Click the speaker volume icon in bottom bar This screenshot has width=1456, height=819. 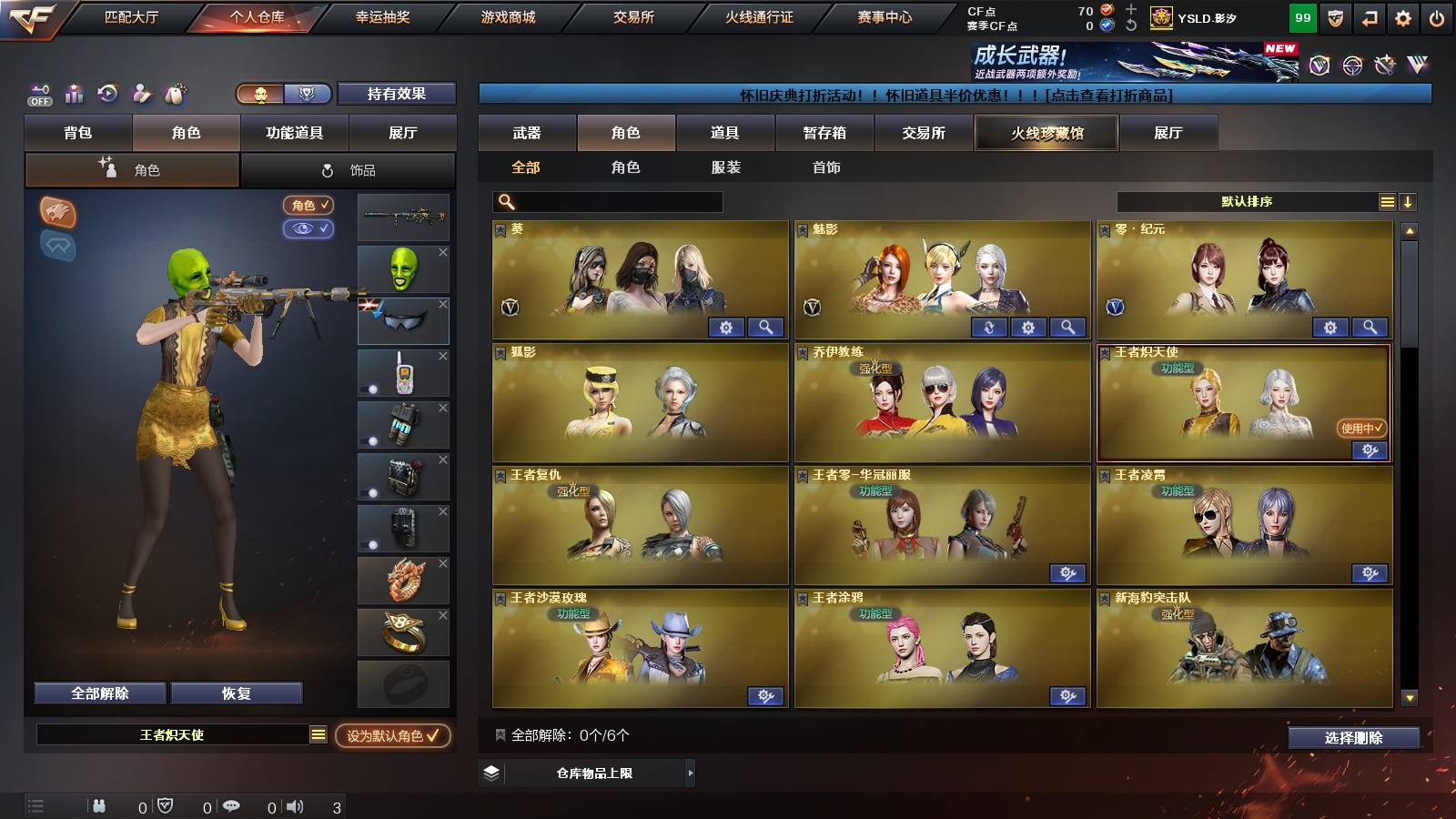(x=292, y=804)
